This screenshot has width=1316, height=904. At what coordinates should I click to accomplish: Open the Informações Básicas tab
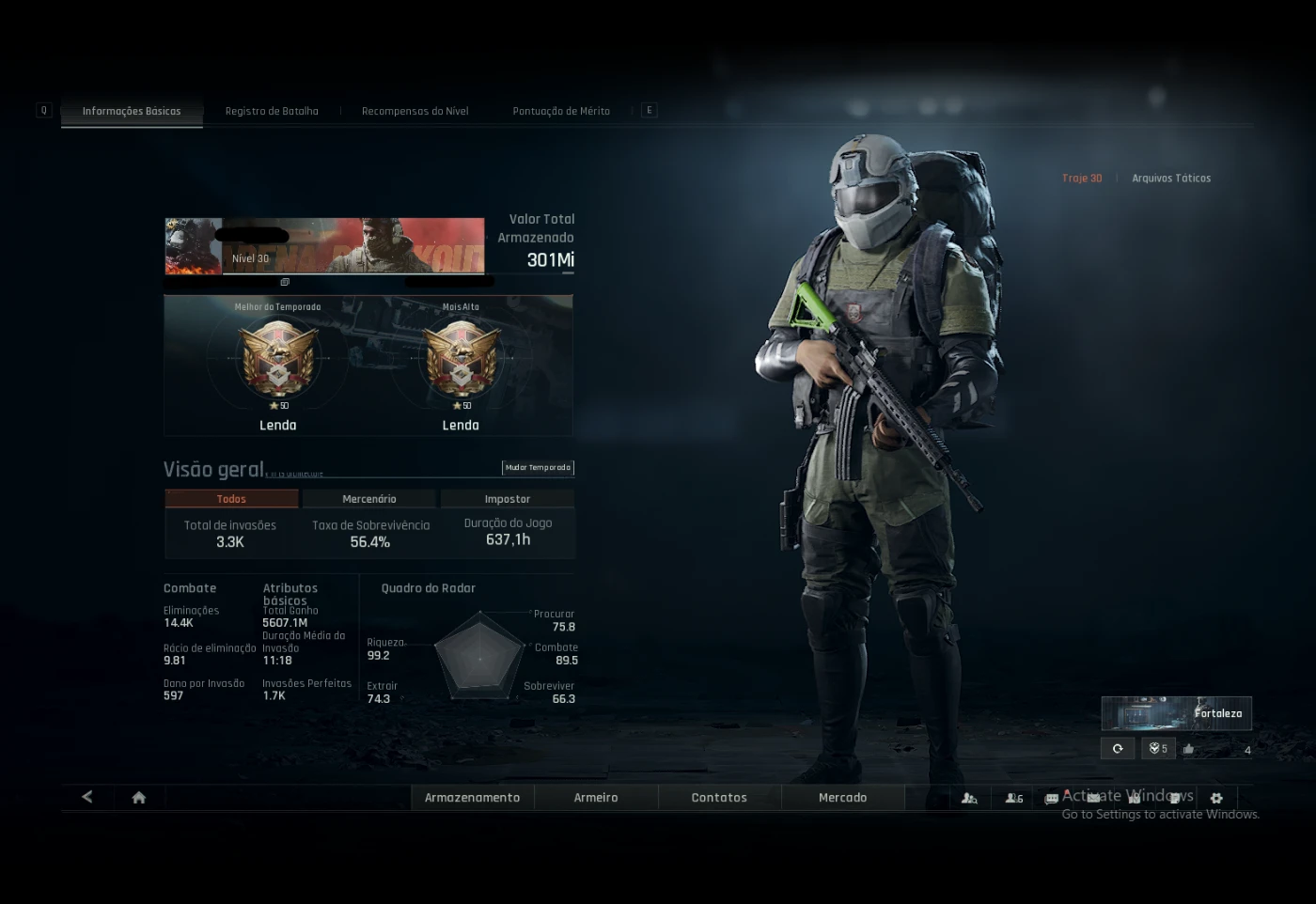(x=132, y=111)
